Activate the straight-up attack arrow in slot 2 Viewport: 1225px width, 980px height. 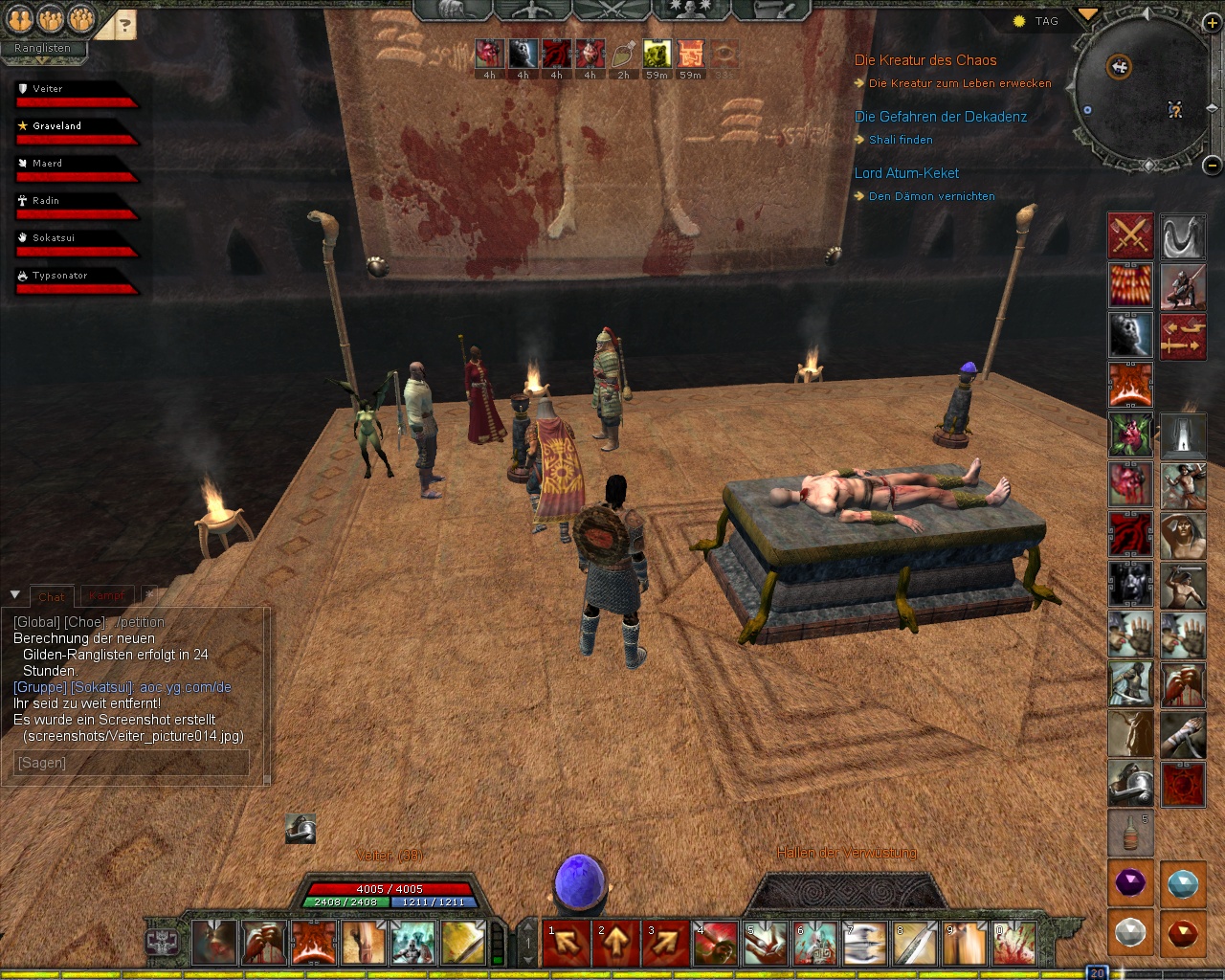pos(616,944)
